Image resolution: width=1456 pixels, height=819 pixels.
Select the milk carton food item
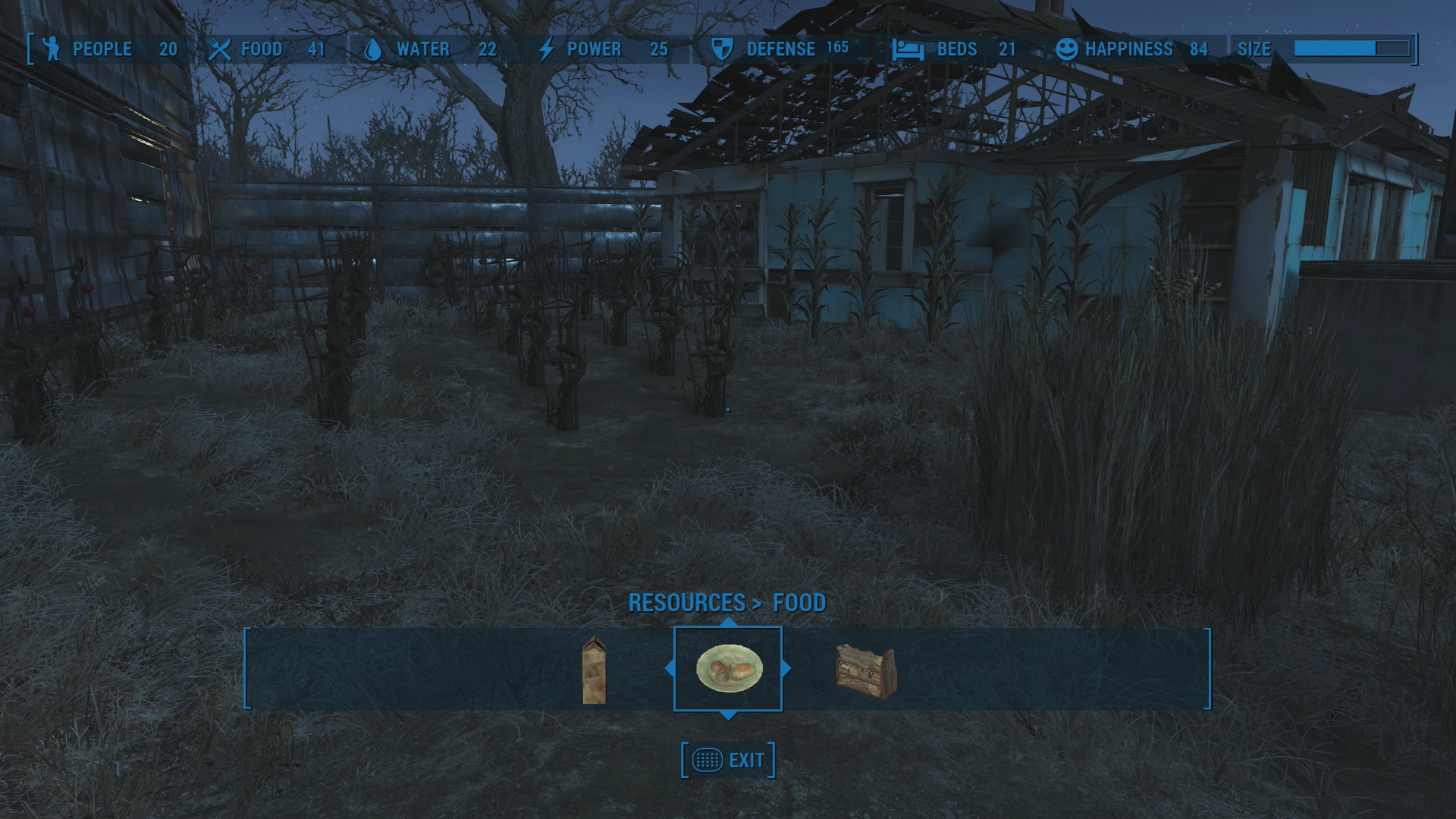pos(595,670)
